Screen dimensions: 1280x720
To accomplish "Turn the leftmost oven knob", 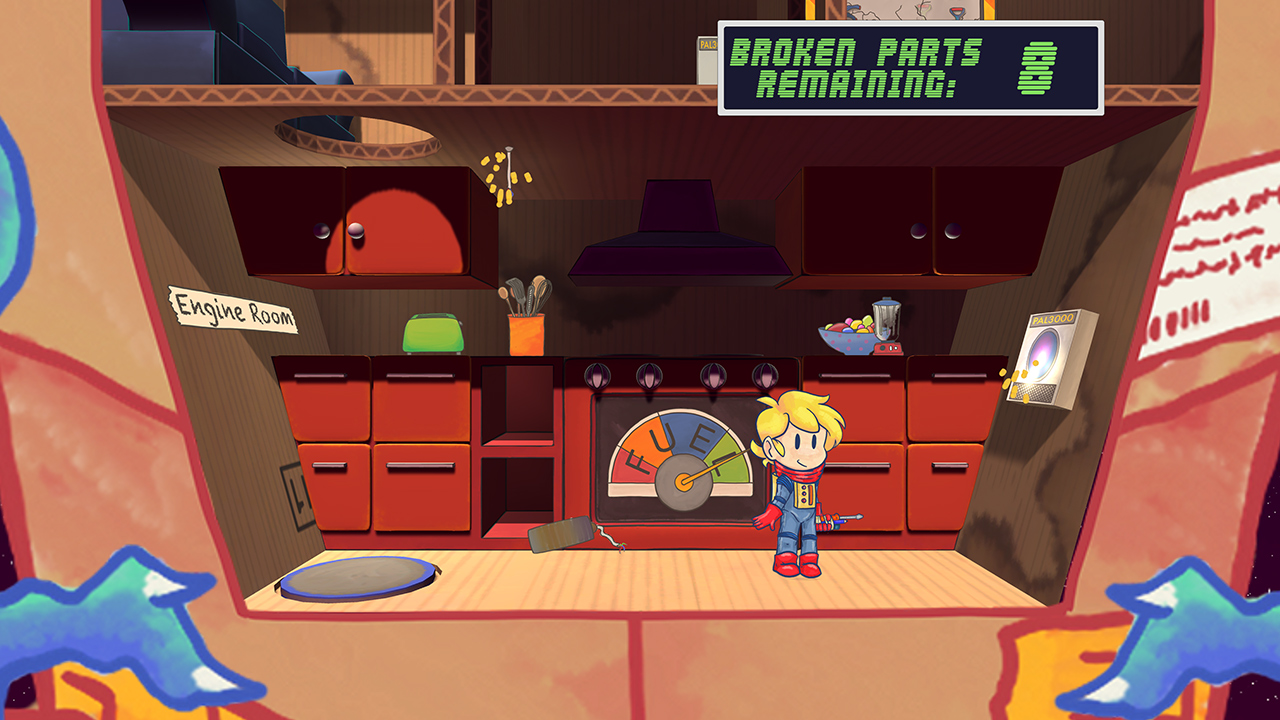I will [x=599, y=374].
